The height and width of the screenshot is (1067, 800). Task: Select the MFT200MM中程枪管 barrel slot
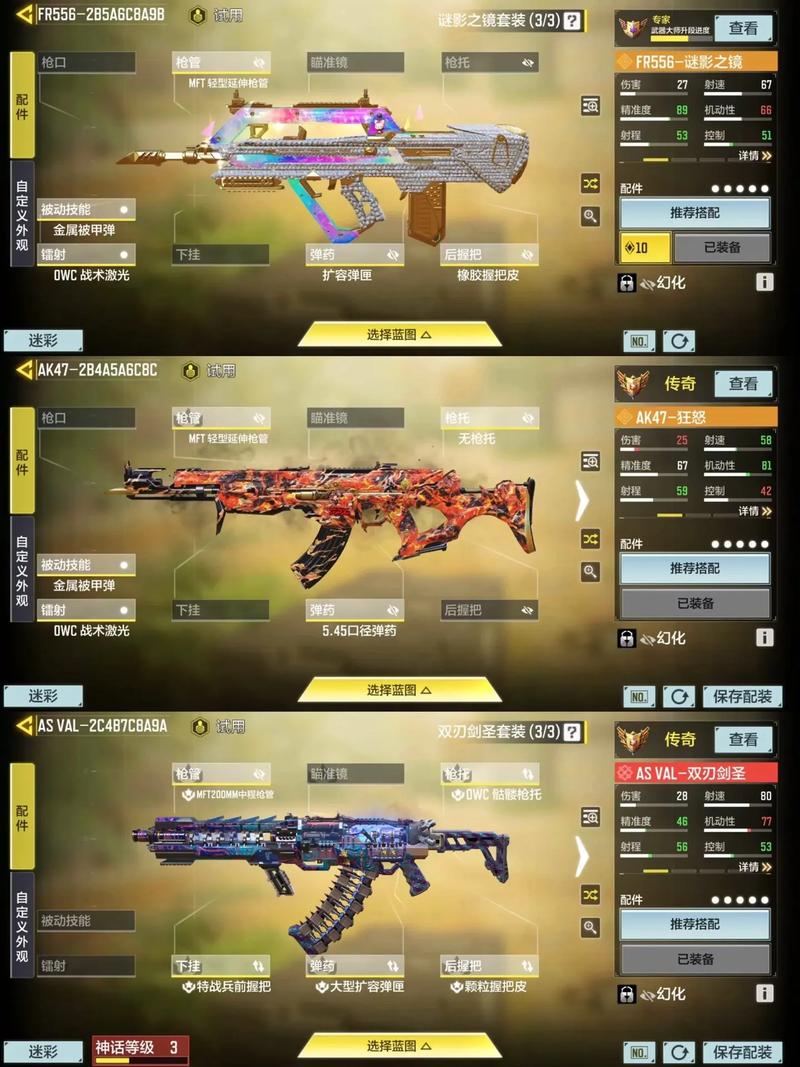(220, 775)
